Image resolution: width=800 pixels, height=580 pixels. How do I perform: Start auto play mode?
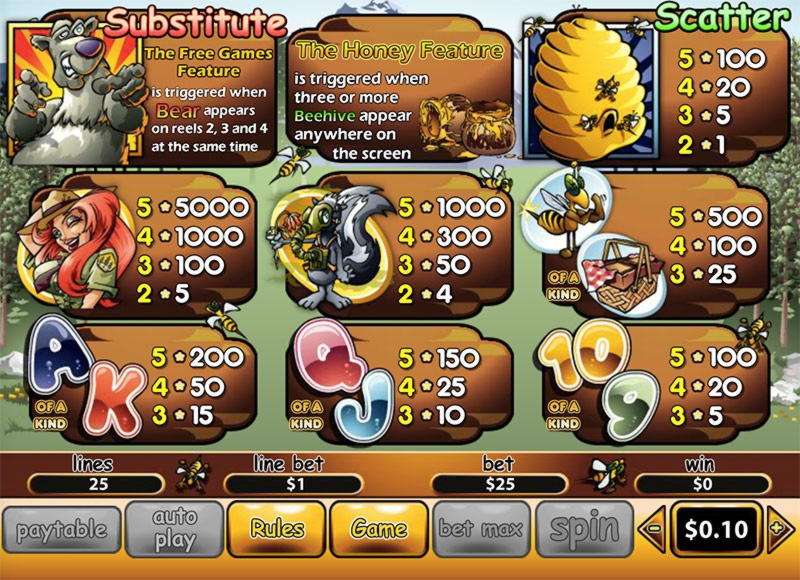[174, 529]
